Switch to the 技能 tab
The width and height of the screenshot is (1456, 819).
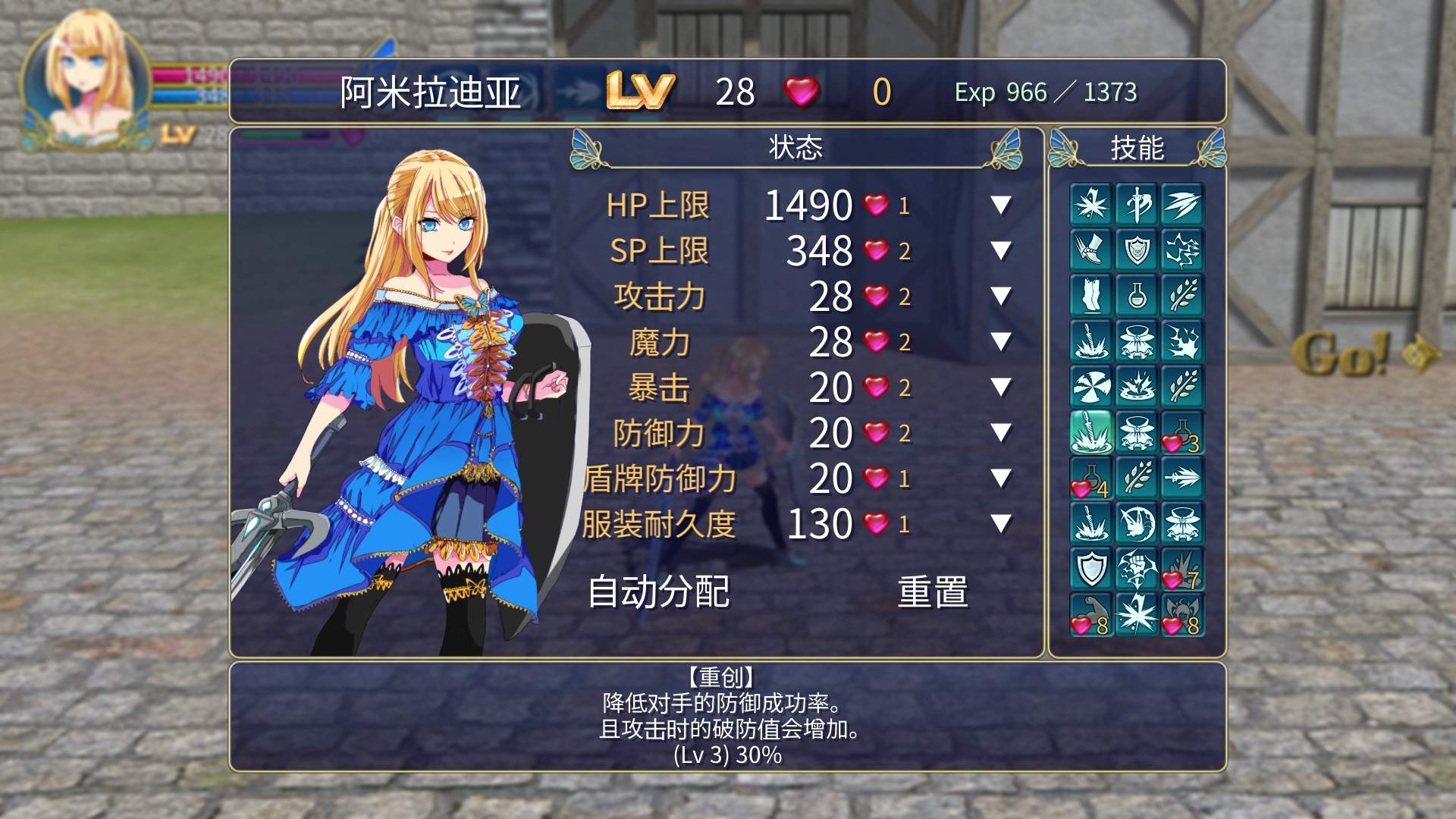pyautogui.click(x=1137, y=149)
